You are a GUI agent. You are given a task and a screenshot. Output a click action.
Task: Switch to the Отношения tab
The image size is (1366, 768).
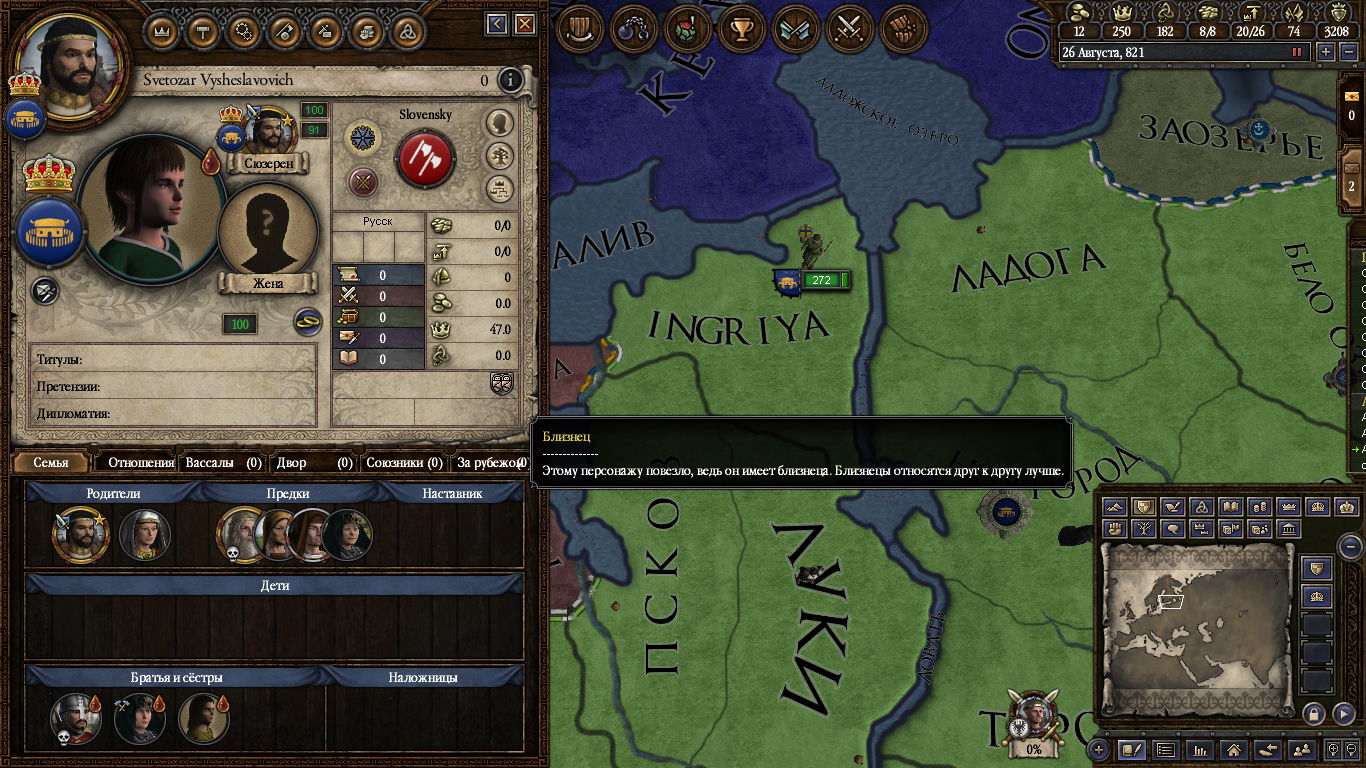click(x=140, y=463)
